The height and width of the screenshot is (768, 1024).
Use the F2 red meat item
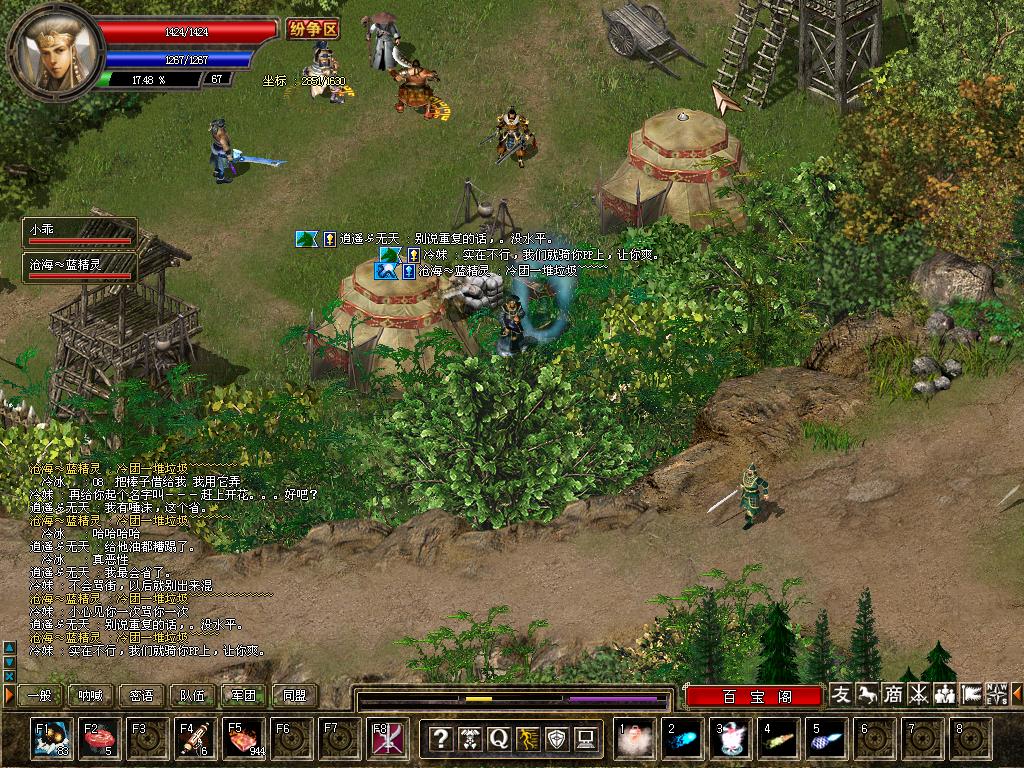click(99, 739)
